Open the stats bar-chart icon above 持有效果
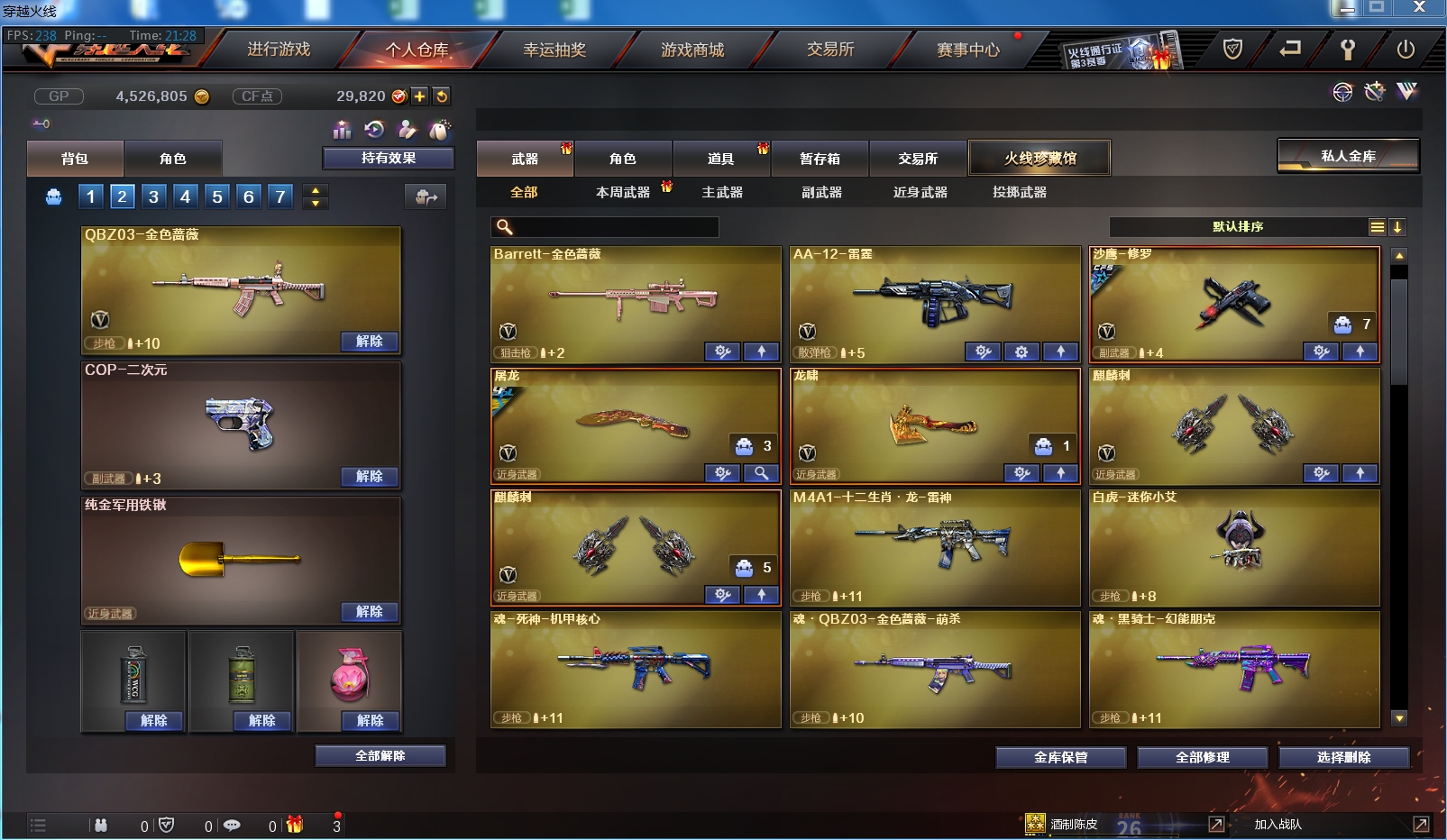1447x840 pixels. pos(342,130)
